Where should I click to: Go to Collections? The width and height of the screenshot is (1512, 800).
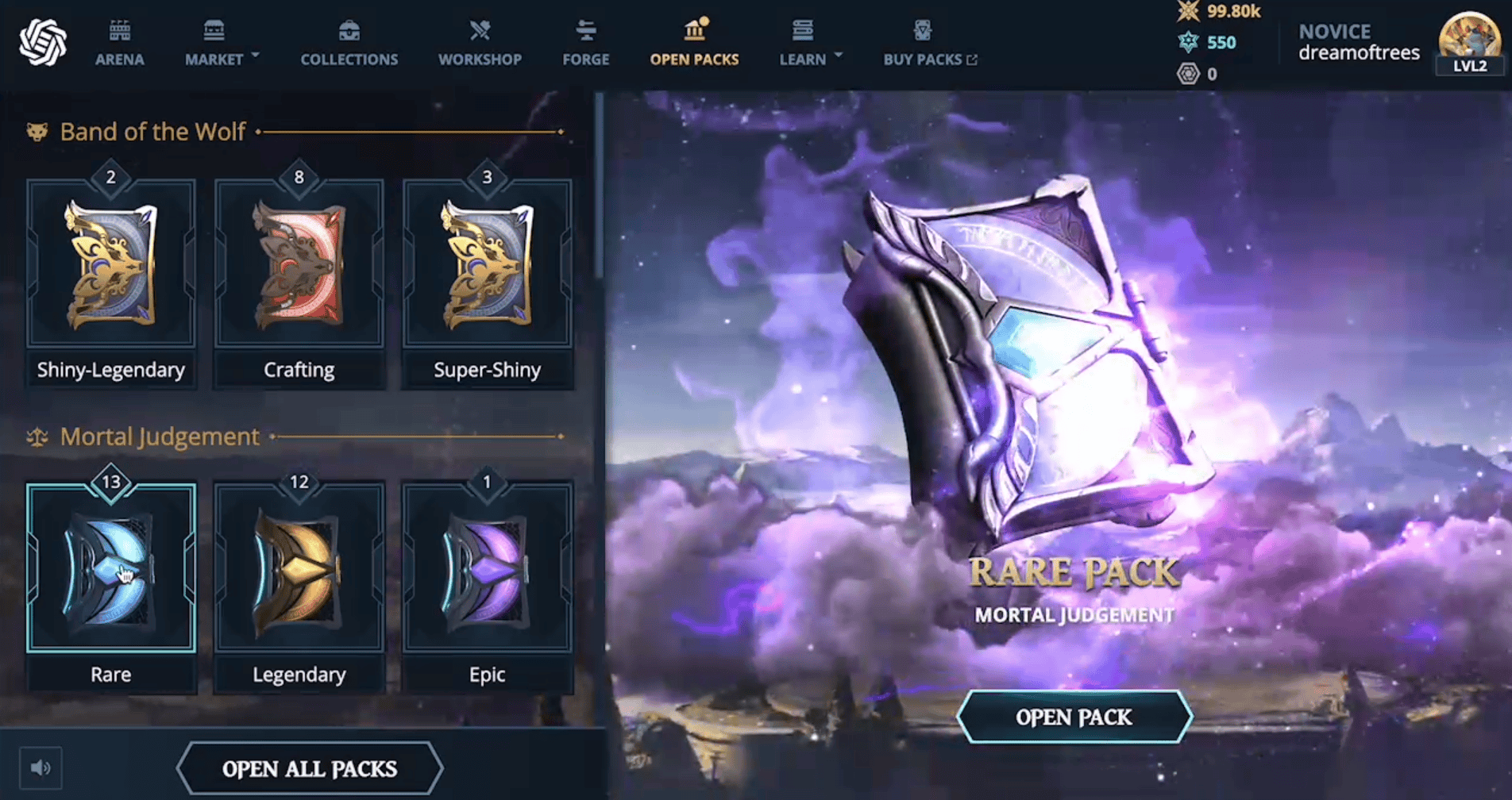click(349, 44)
